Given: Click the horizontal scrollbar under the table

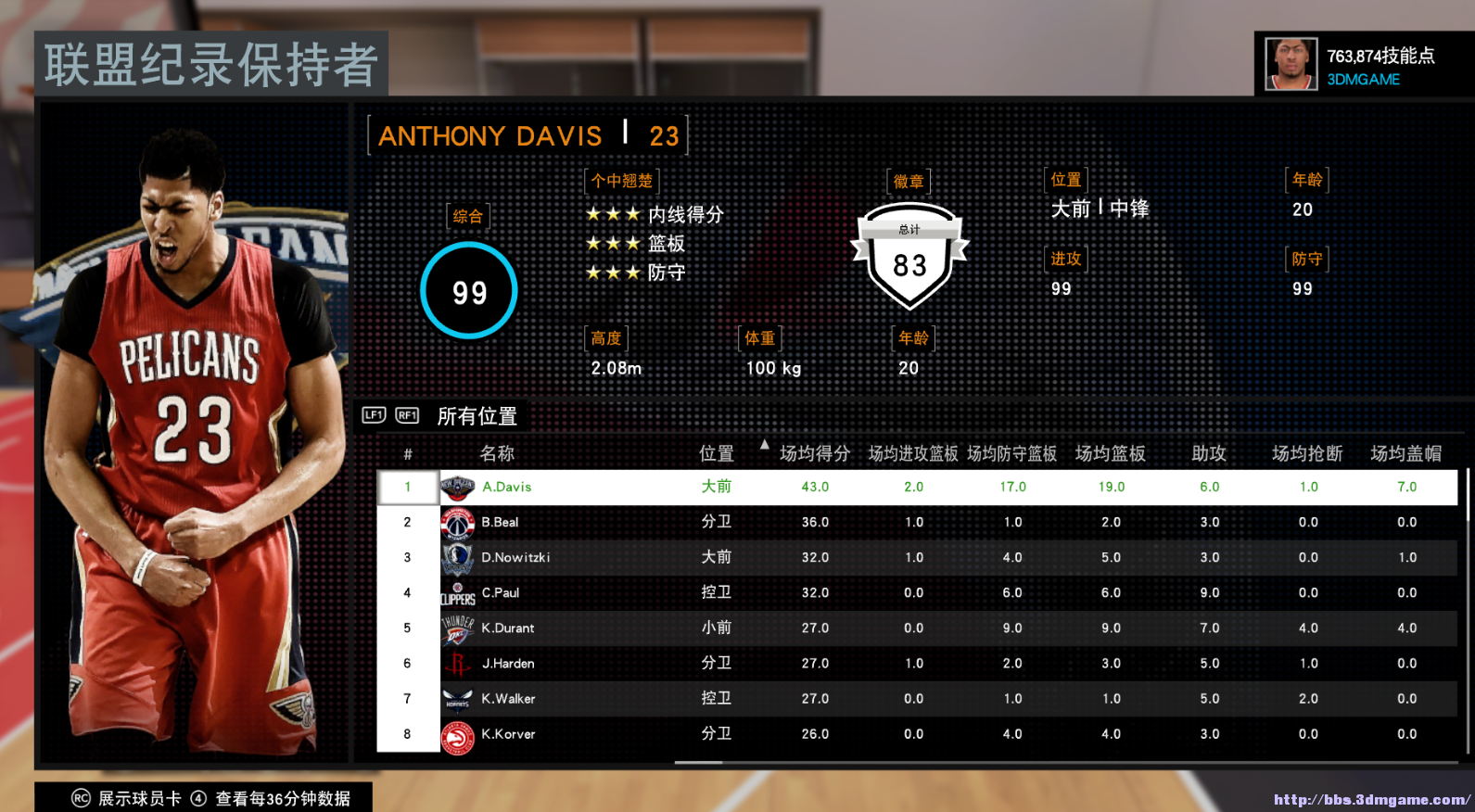Looking at the screenshot, I should (698, 763).
